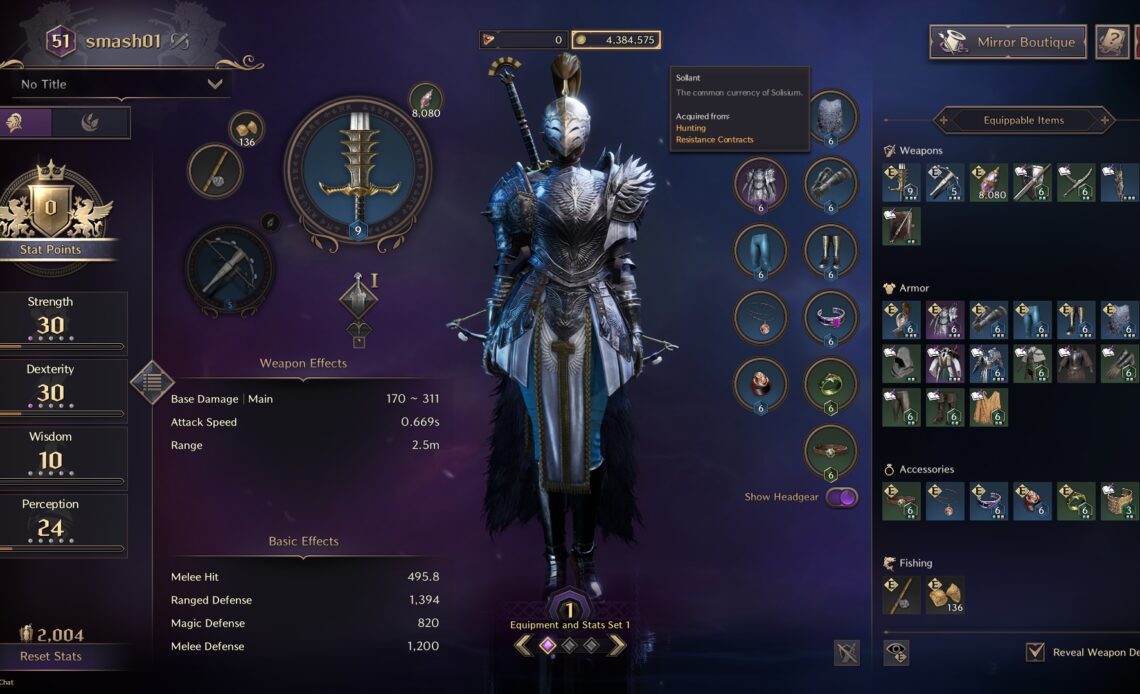The image size is (1140, 694).
Task: Reset Stats at the bottom left
Action: (x=51, y=656)
